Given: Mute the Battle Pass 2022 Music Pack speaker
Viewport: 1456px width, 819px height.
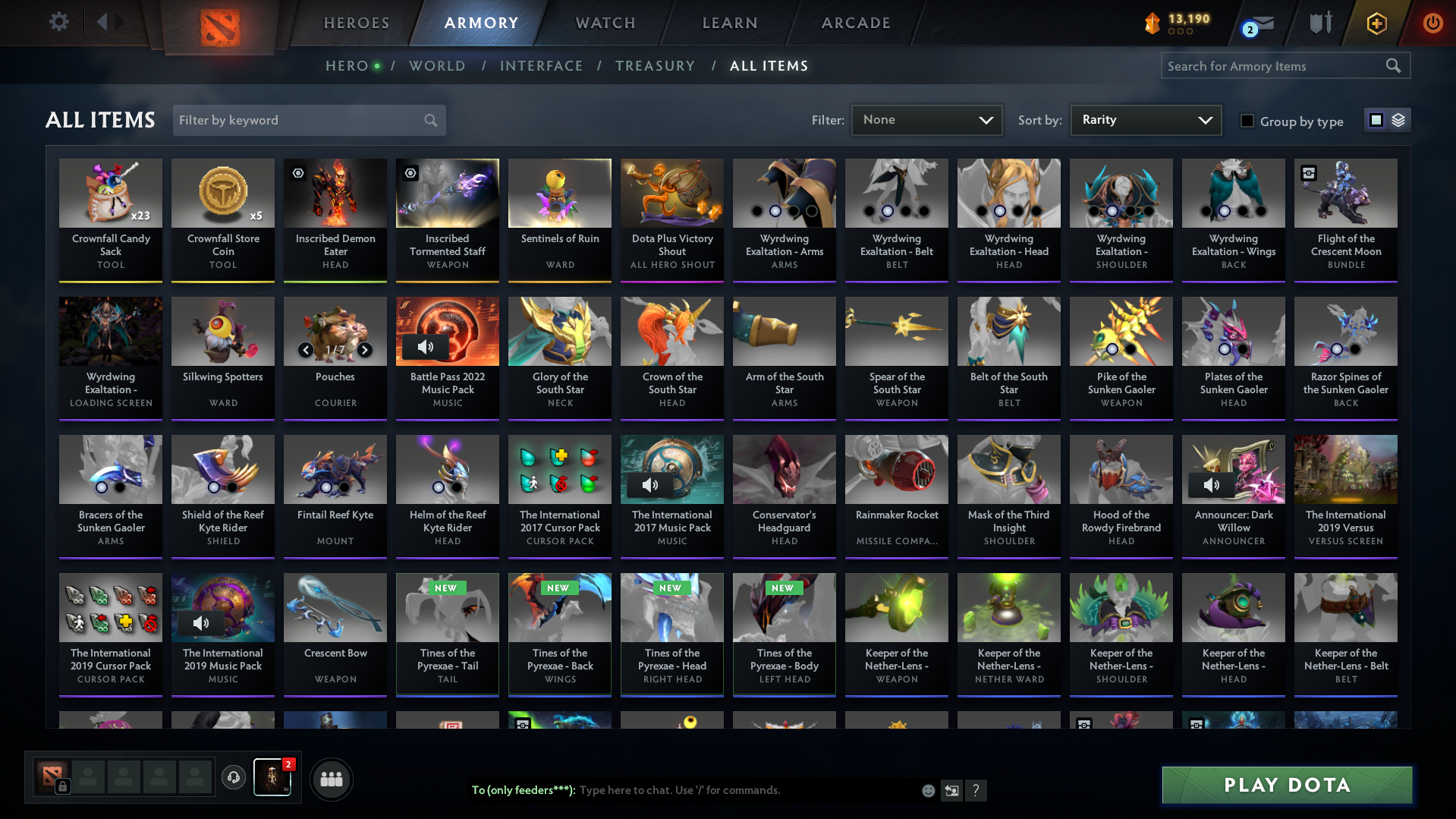Looking at the screenshot, I should point(426,346).
